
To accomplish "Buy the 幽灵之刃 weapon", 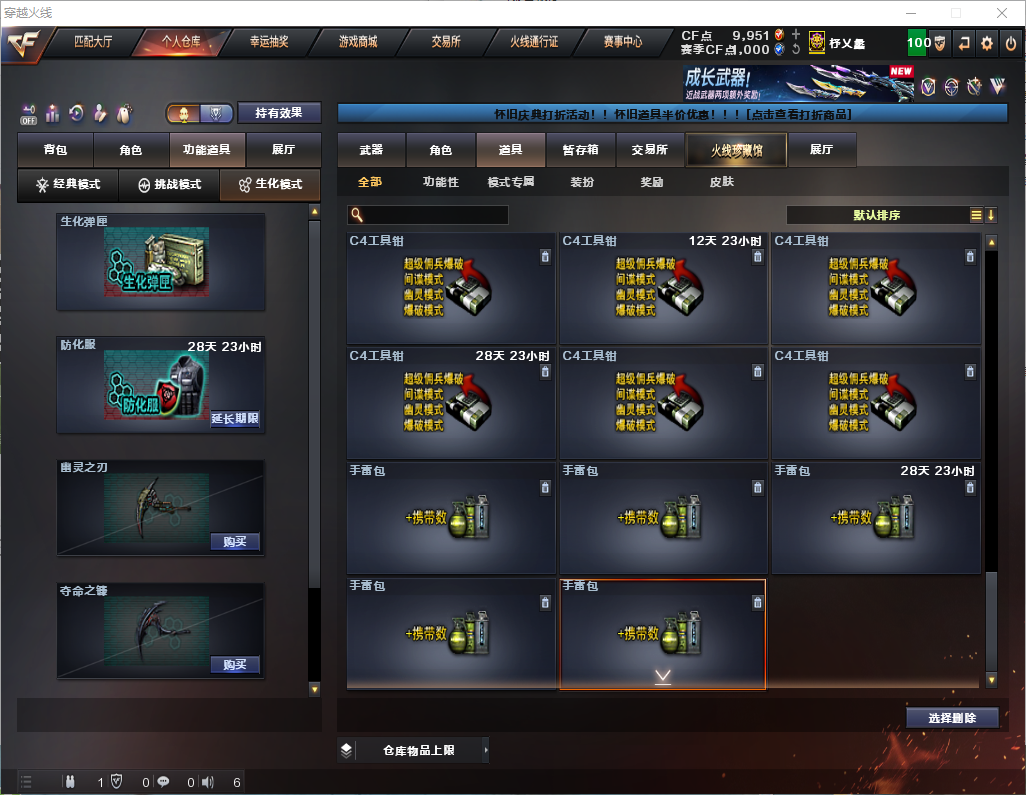I will tap(235, 542).
